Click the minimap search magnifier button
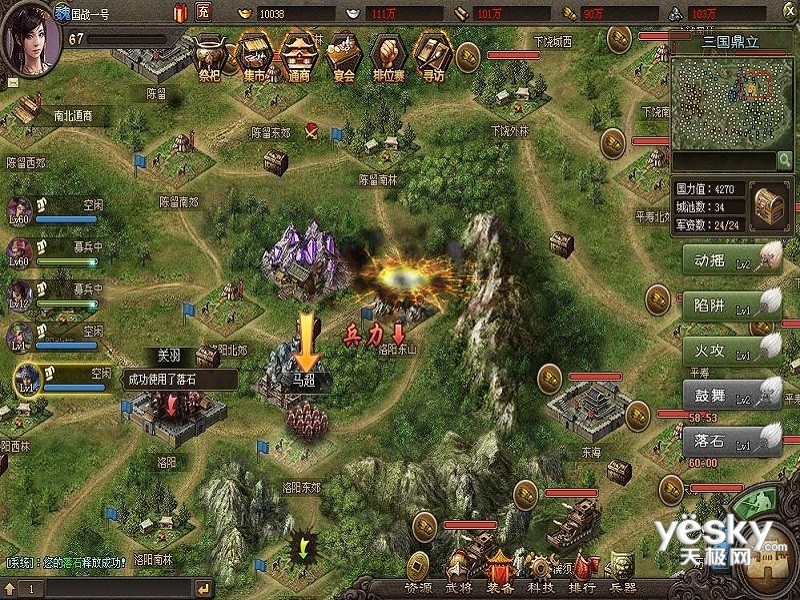 pos(785,160)
